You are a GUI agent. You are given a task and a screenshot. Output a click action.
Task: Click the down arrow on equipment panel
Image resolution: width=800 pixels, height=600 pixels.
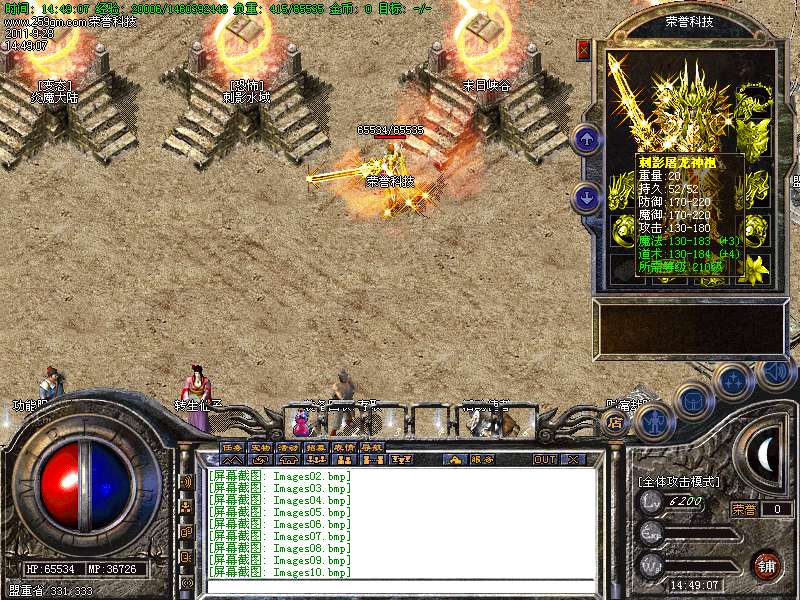point(587,198)
